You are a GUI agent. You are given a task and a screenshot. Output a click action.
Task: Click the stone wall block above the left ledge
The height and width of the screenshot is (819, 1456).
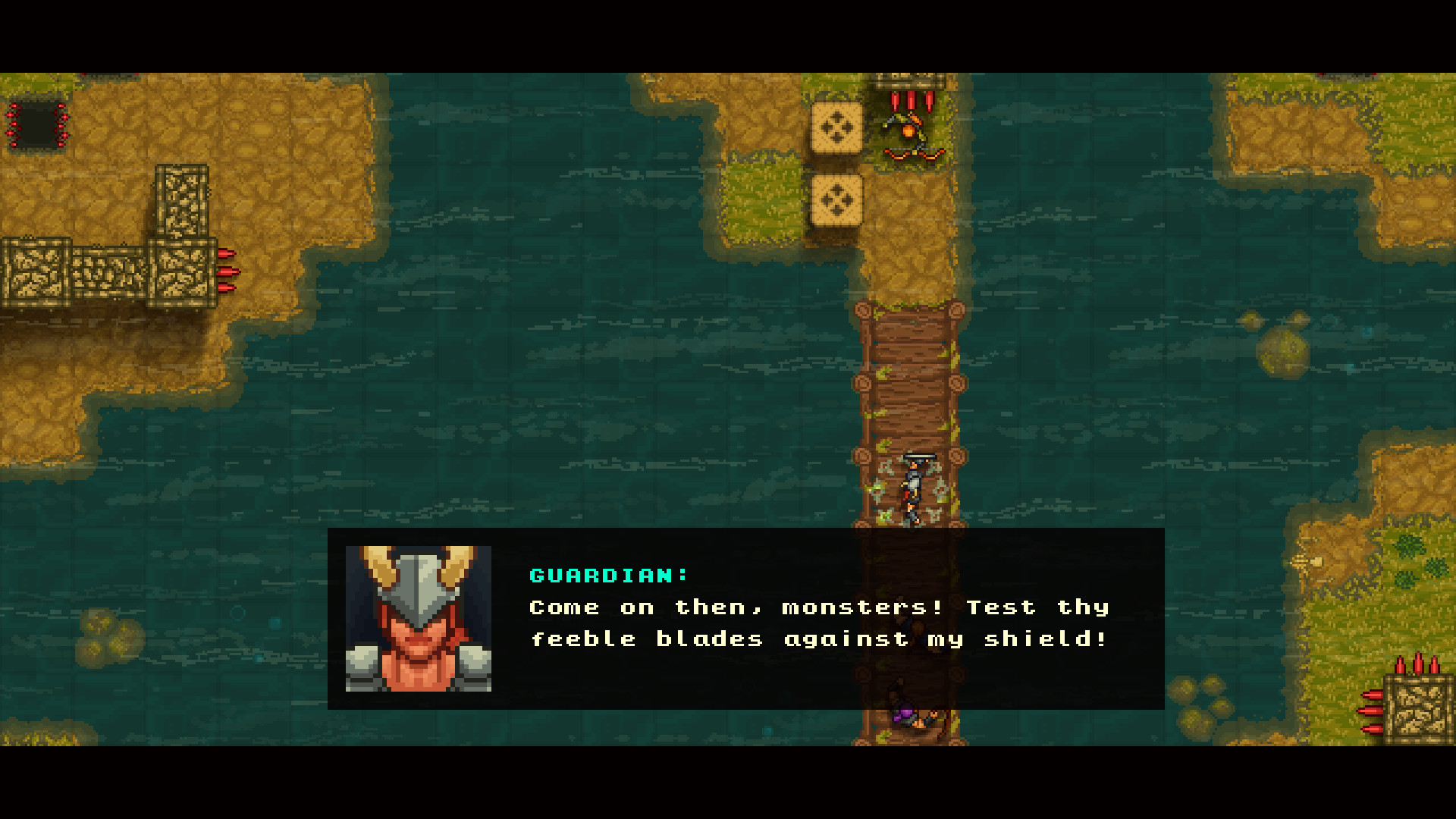(x=182, y=199)
